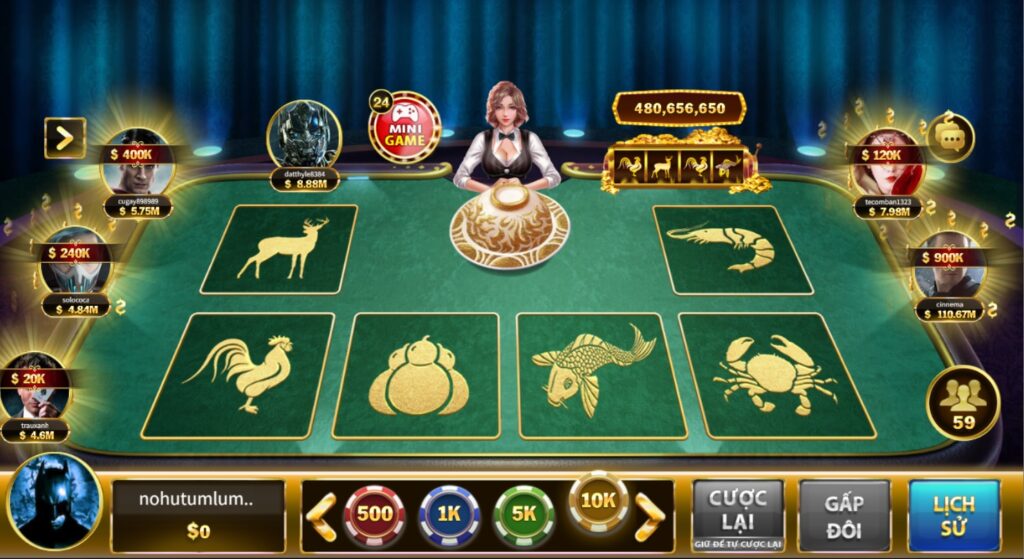
Task: Place a bet on the deer tile
Action: [x=280, y=249]
